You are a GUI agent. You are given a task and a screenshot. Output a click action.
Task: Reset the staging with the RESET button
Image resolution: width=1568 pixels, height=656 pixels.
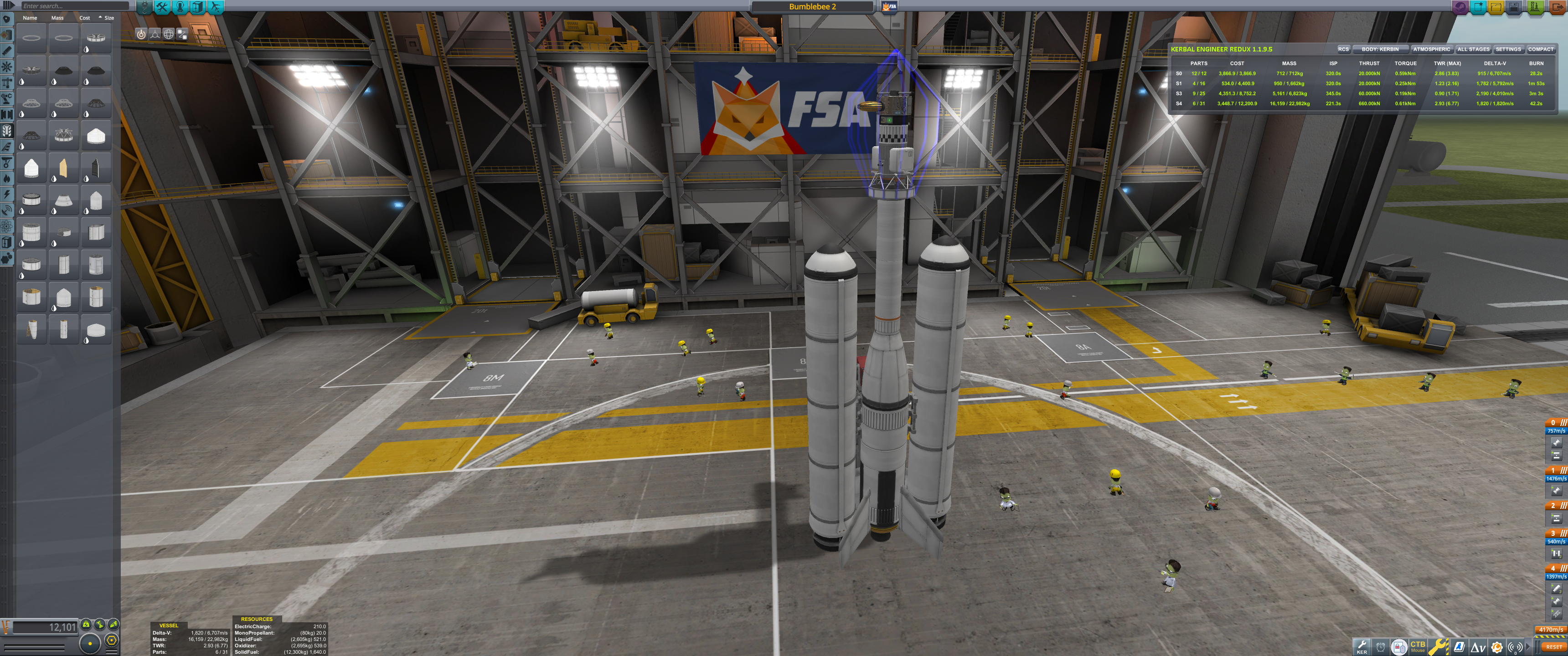(1553, 647)
